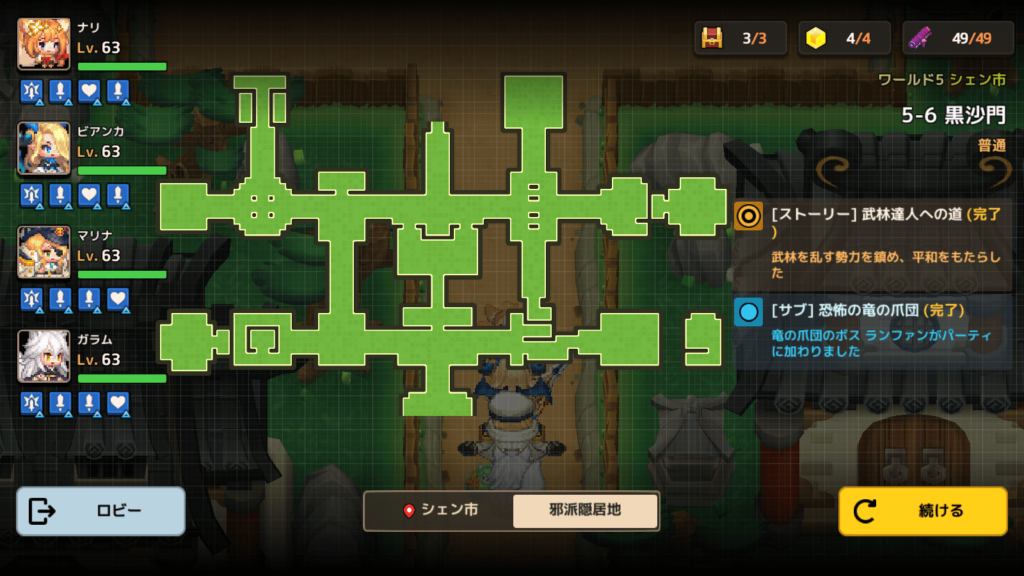Switch to the シェン市 map tab
1024x576 pixels.
click(439, 510)
